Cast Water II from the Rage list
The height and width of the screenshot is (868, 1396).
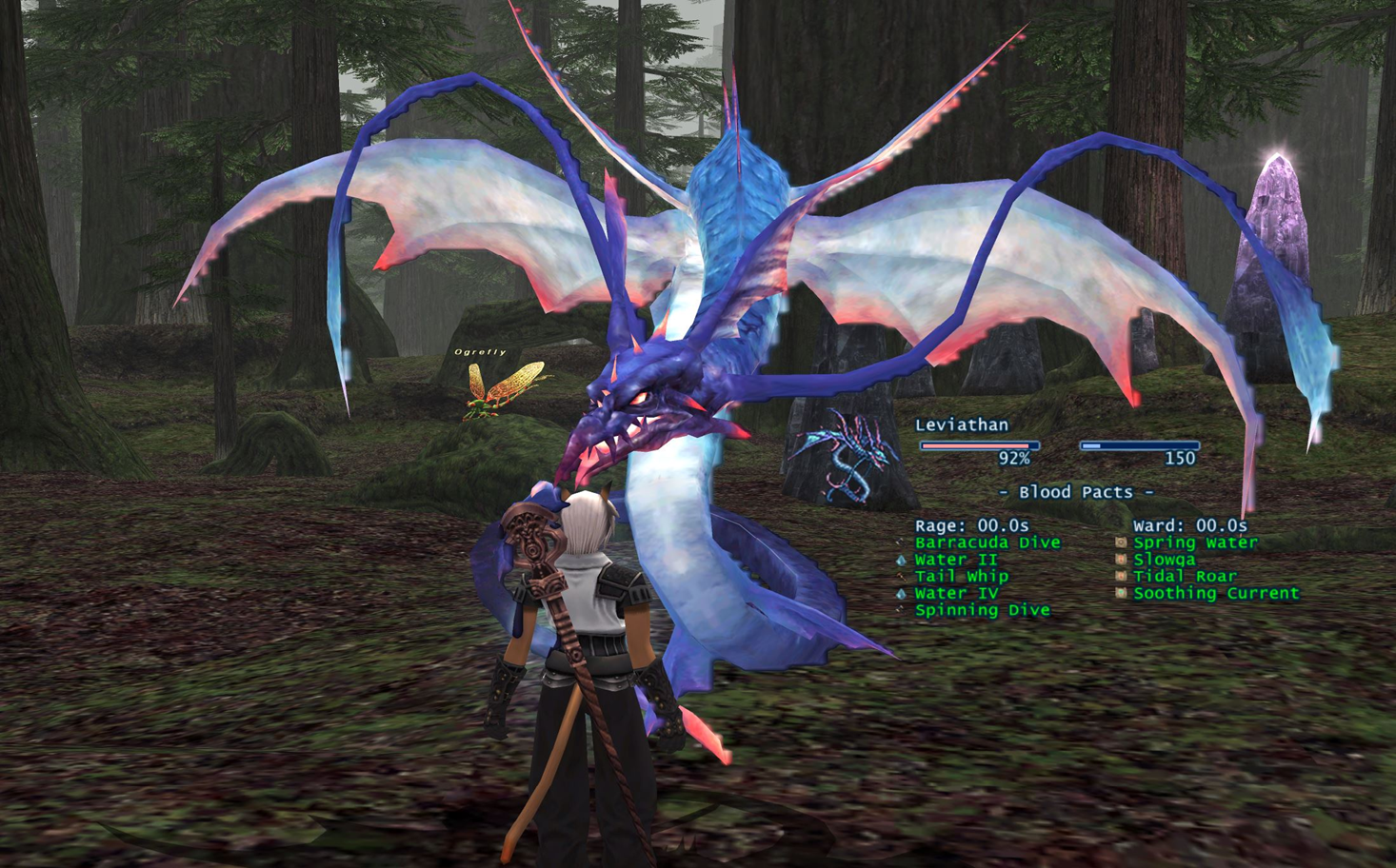954,560
